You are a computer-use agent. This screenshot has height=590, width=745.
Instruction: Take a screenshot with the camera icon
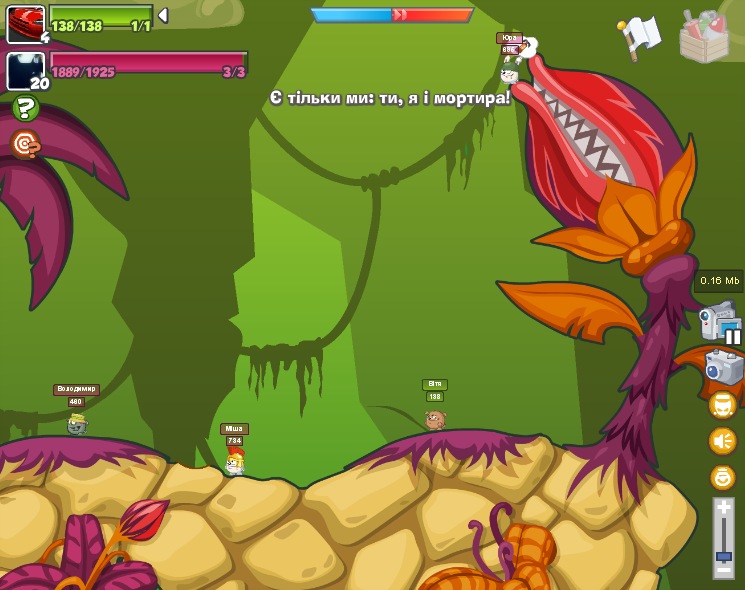click(x=723, y=367)
